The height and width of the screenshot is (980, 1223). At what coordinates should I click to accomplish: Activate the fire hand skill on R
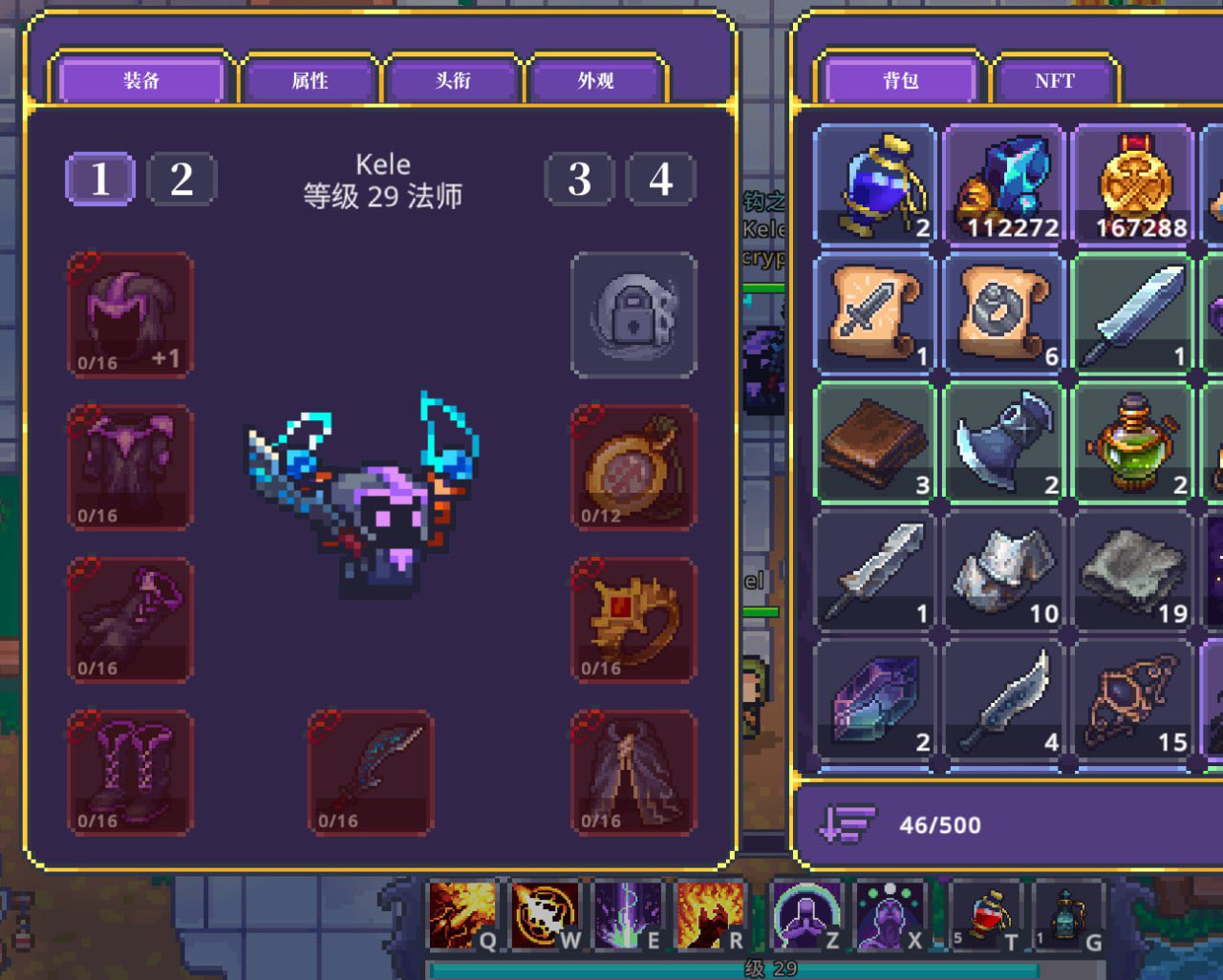tap(709, 916)
